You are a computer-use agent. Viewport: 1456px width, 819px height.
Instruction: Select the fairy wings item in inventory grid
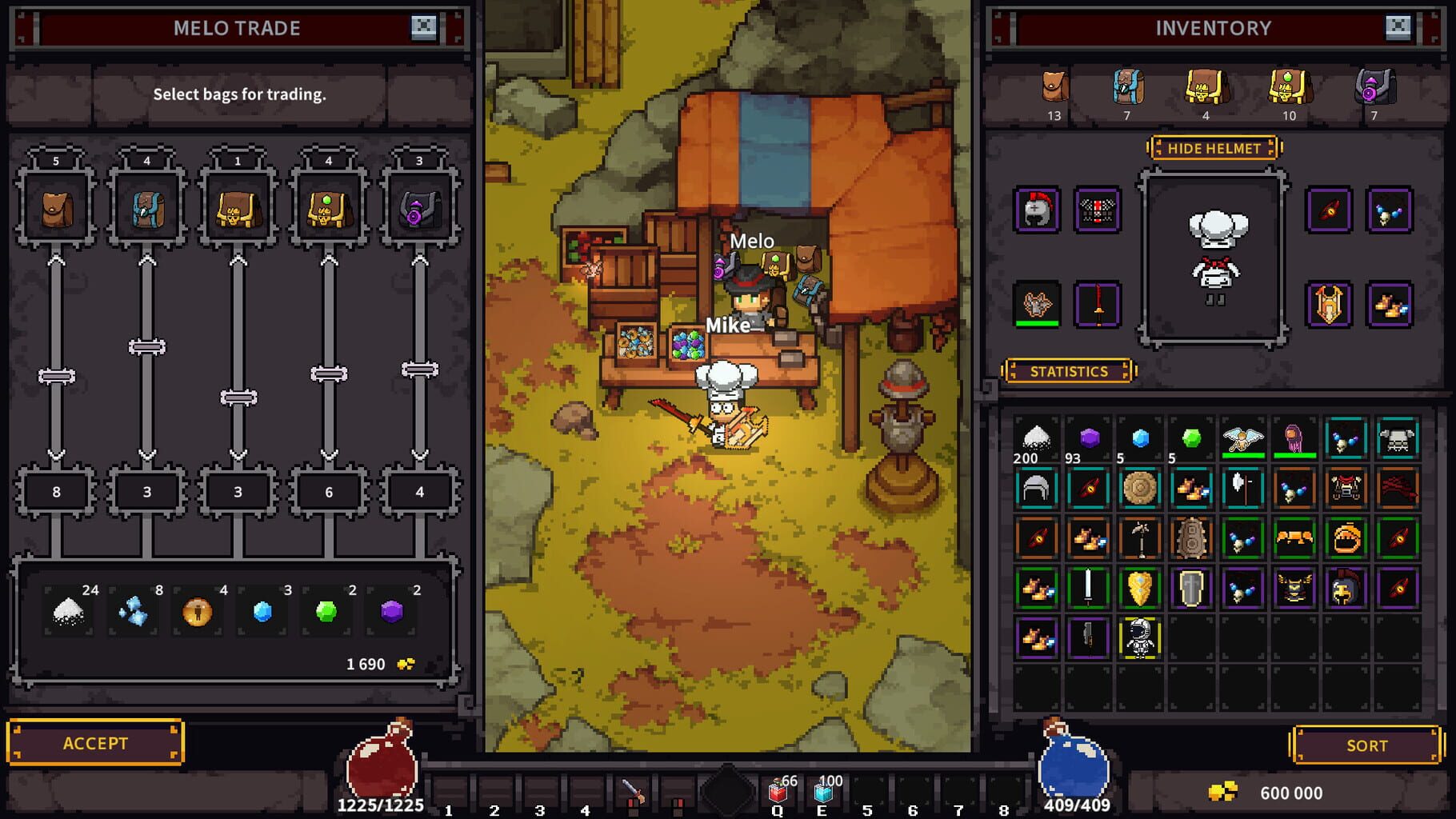click(x=1243, y=437)
